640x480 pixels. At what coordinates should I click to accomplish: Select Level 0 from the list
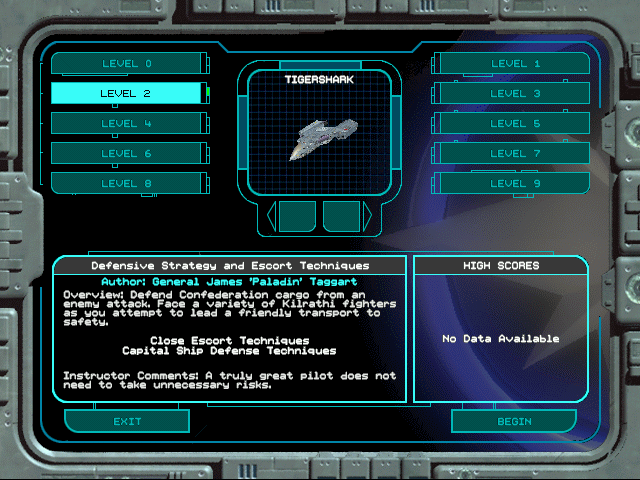tap(126, 64)
